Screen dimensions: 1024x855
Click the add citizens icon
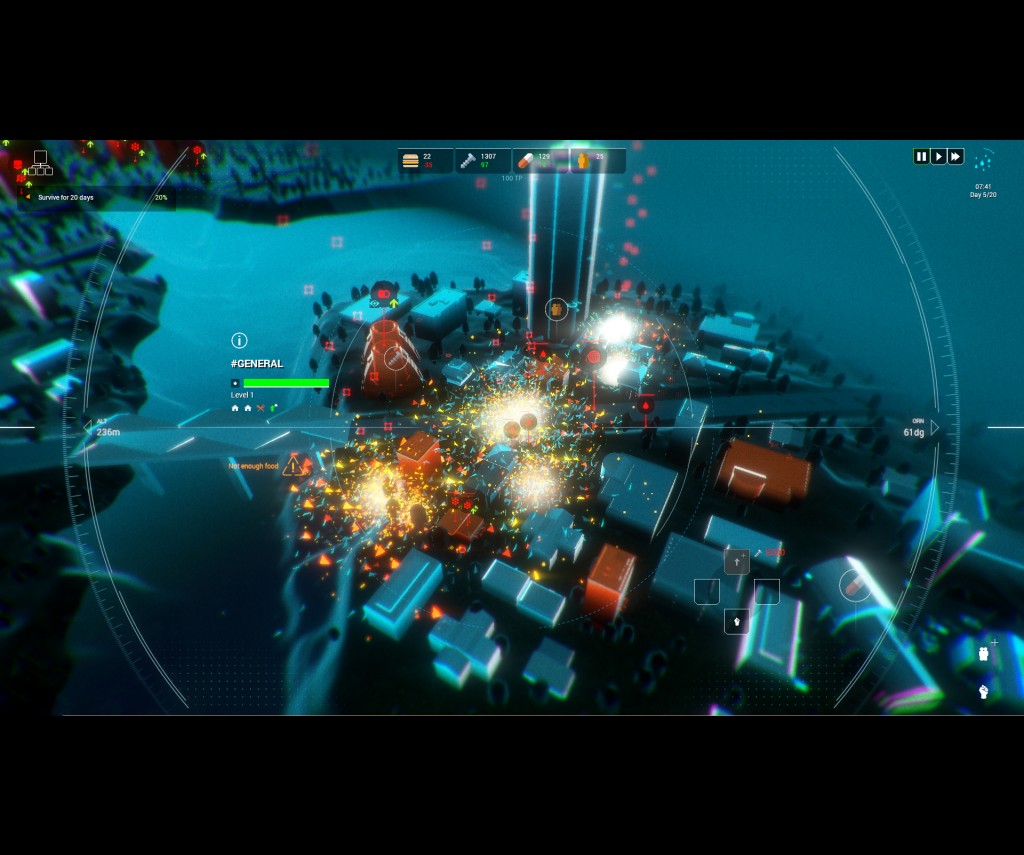point(985,653)
